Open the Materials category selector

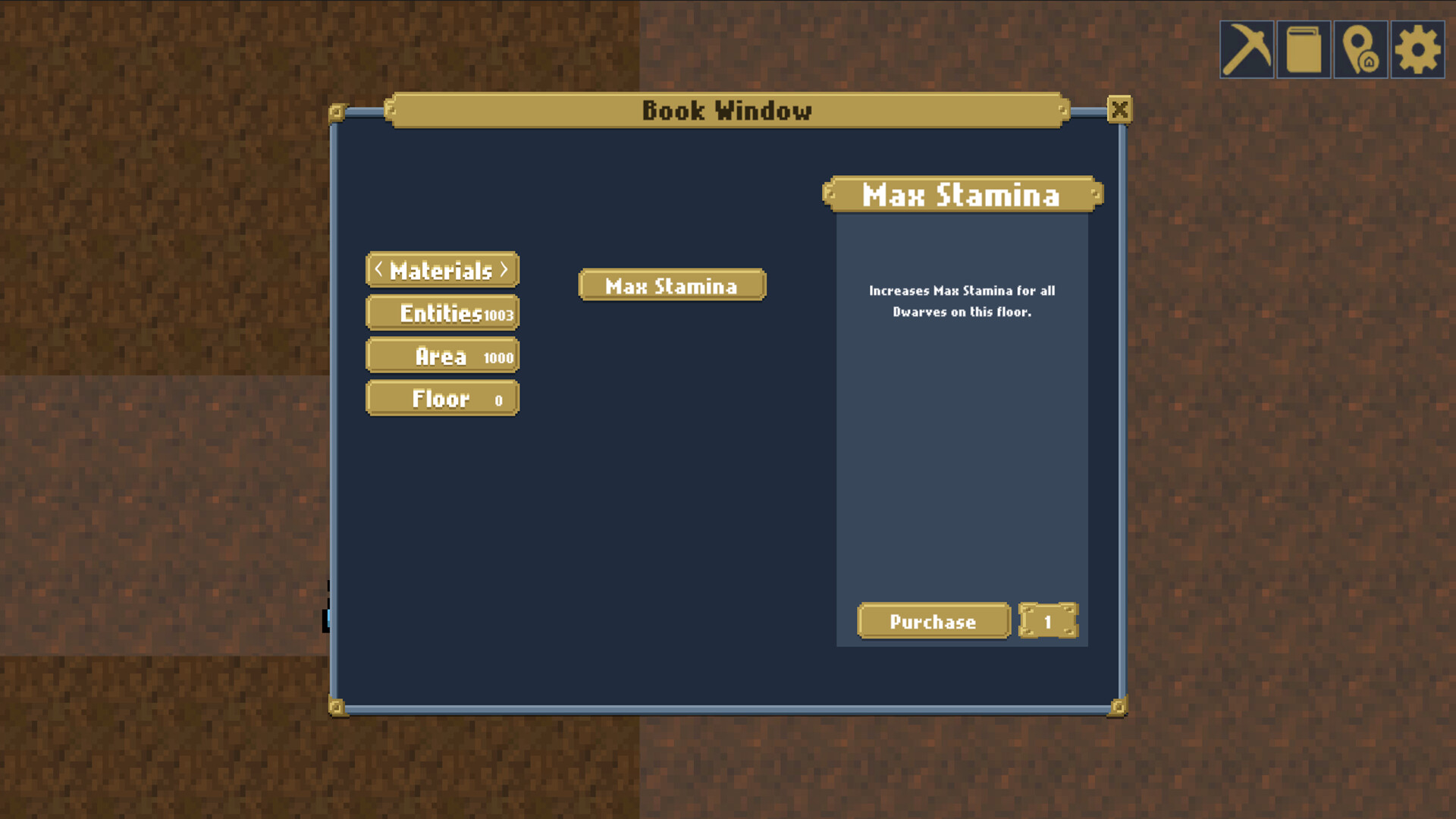[x=442, y=270]
